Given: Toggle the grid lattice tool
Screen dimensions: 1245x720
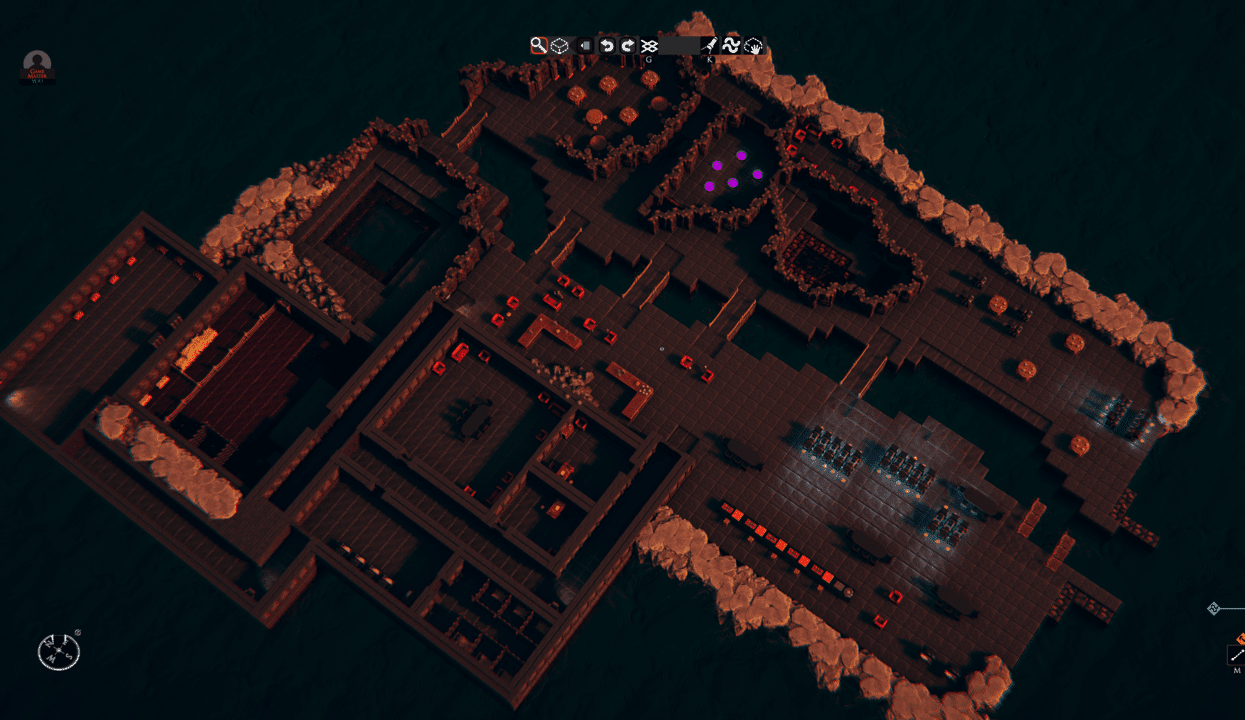Looking at the screenshot, I should click(649, 45).
